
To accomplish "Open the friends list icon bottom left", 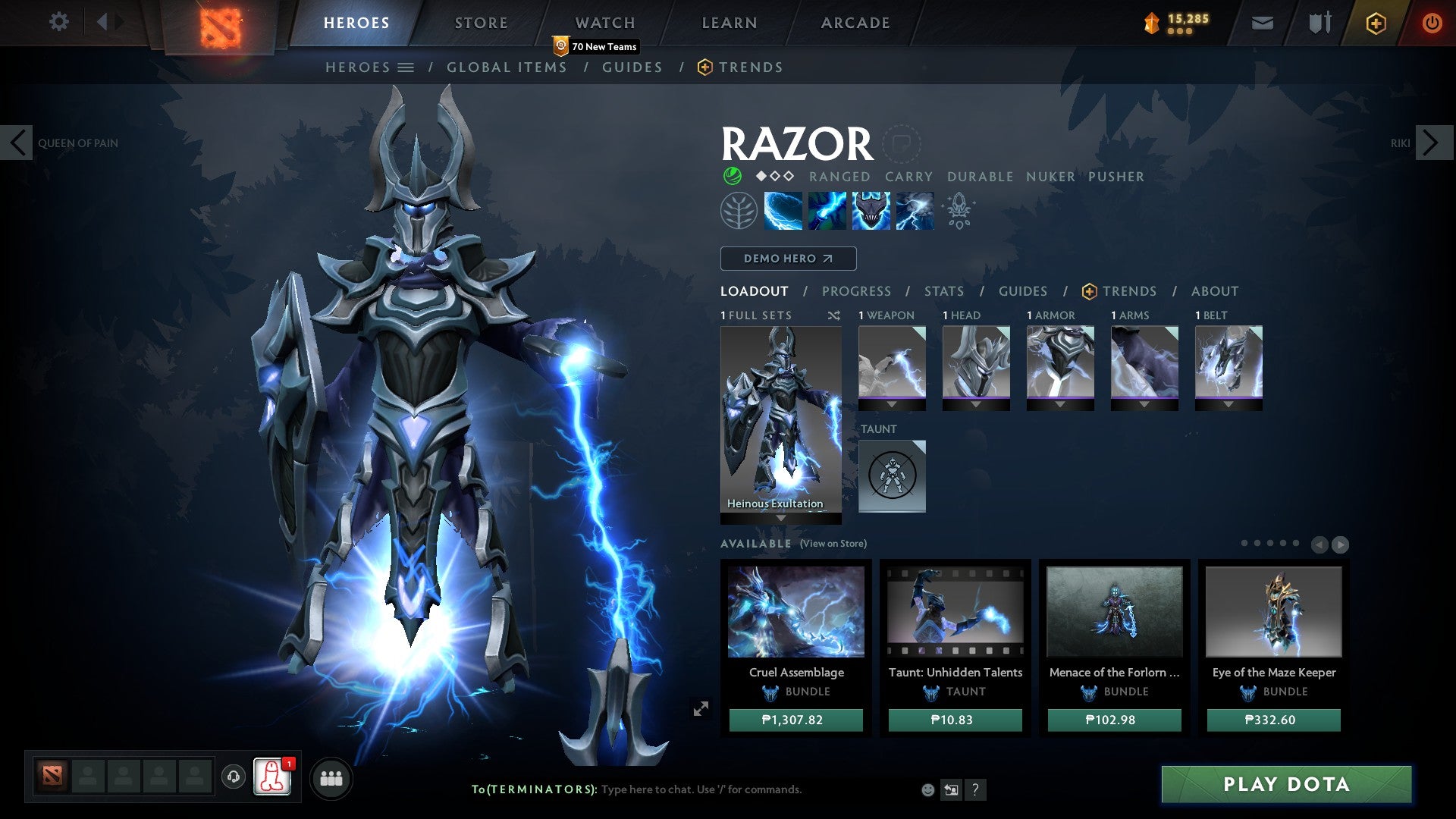I will pyautogui.click(x=330, y=777).
